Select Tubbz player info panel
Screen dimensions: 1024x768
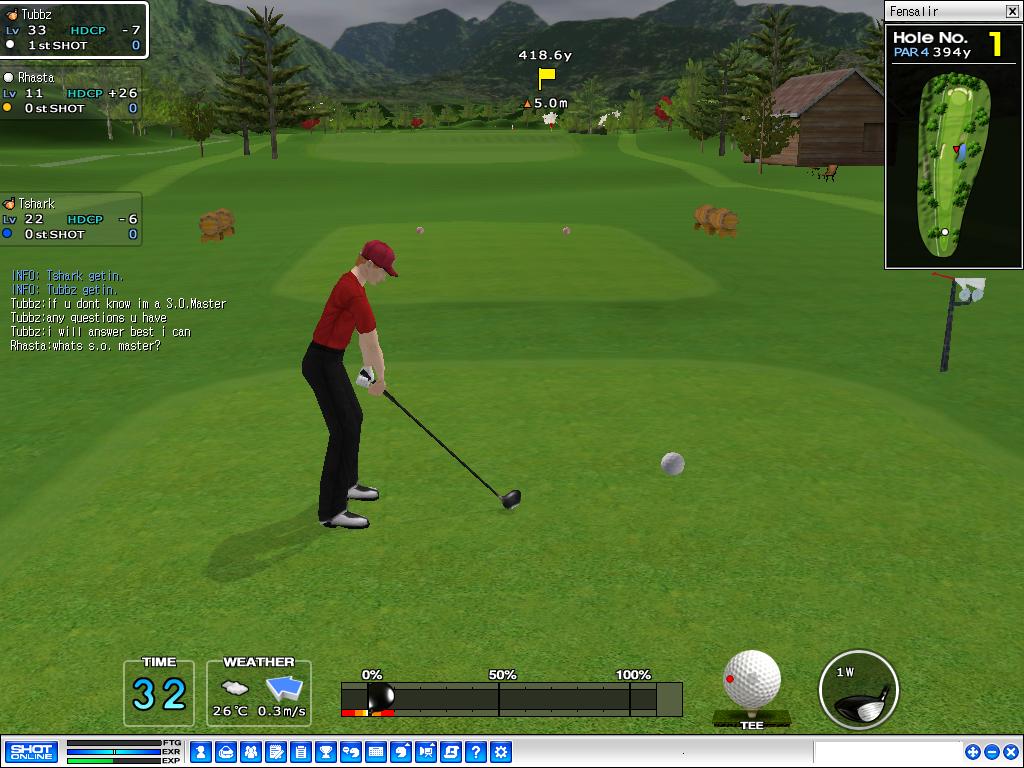point(74,30)
